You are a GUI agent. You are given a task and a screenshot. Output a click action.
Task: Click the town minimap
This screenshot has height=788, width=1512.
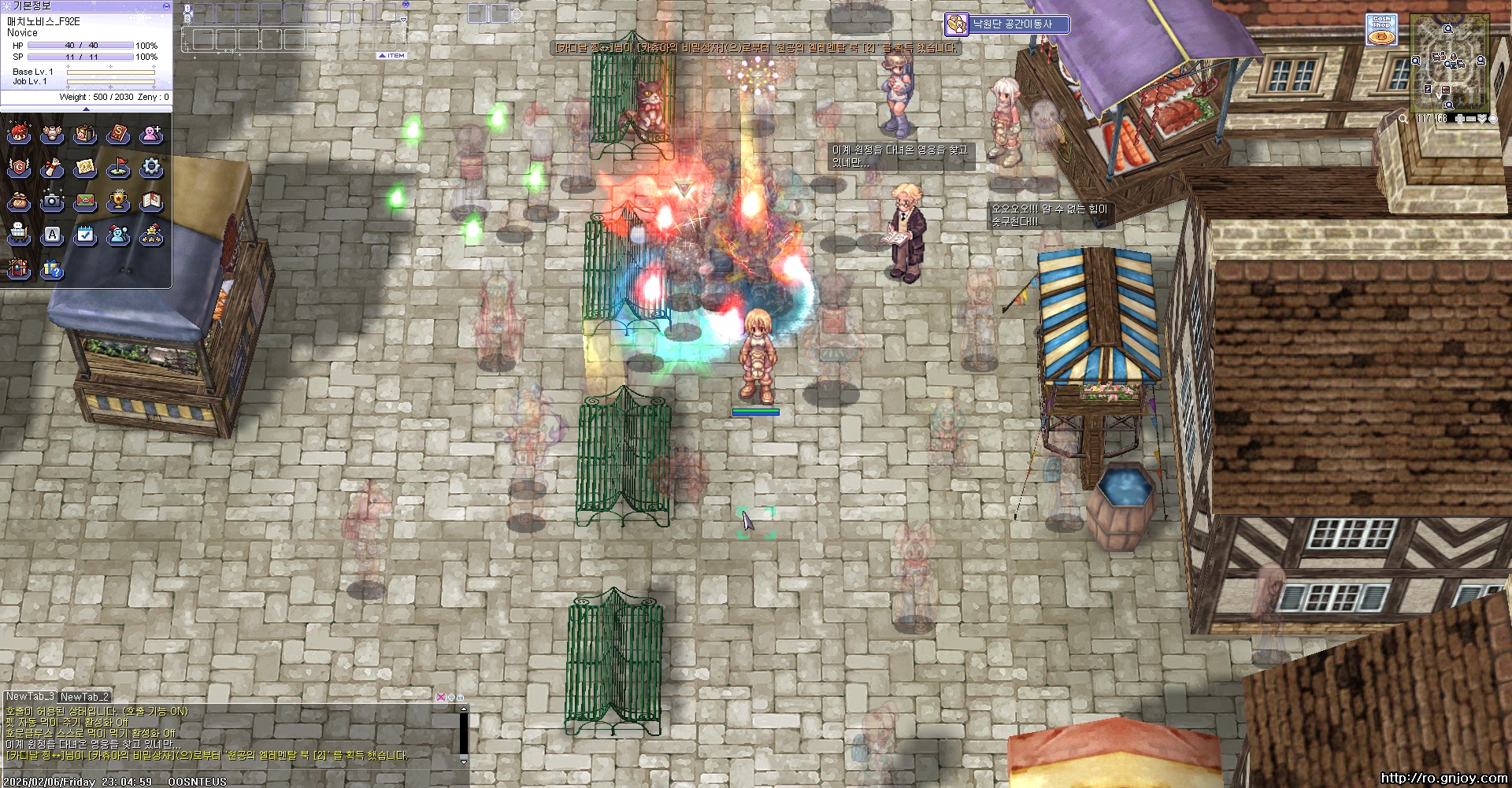1450,65
